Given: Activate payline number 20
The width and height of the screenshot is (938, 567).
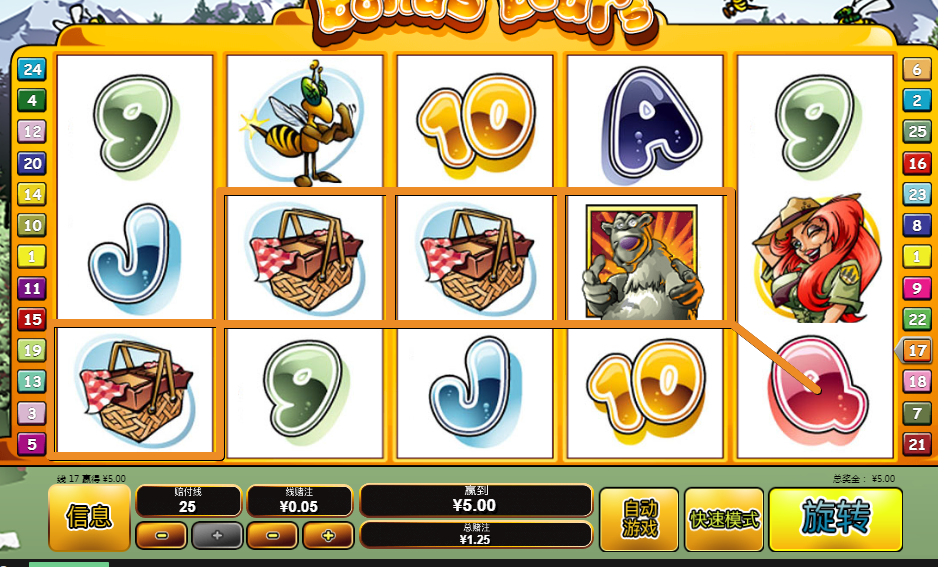Looking at the screenshot, I should click(32, 163).
